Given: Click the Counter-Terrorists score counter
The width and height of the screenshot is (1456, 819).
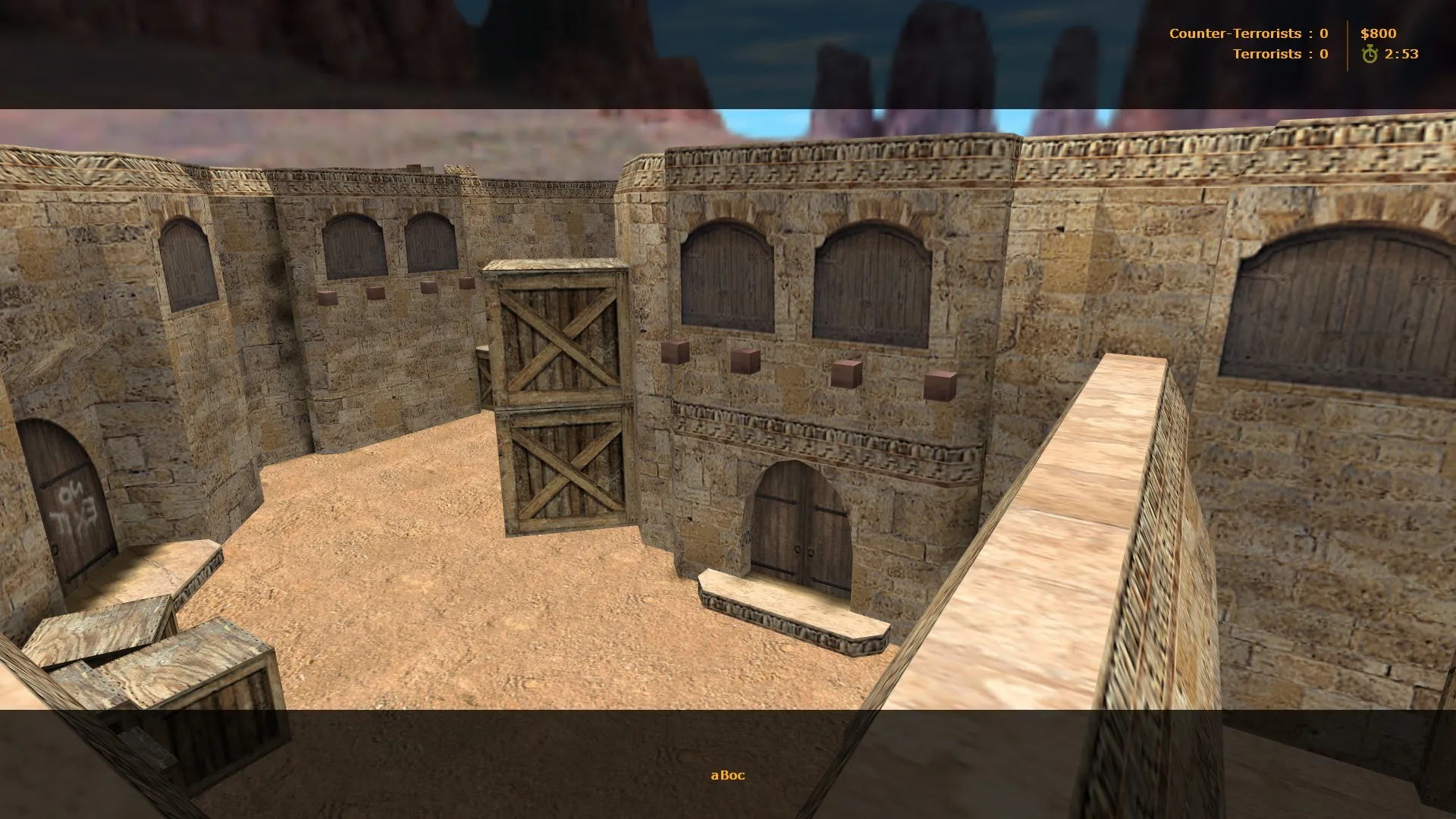Looking at the screenshot, I should pos(1323,33).
